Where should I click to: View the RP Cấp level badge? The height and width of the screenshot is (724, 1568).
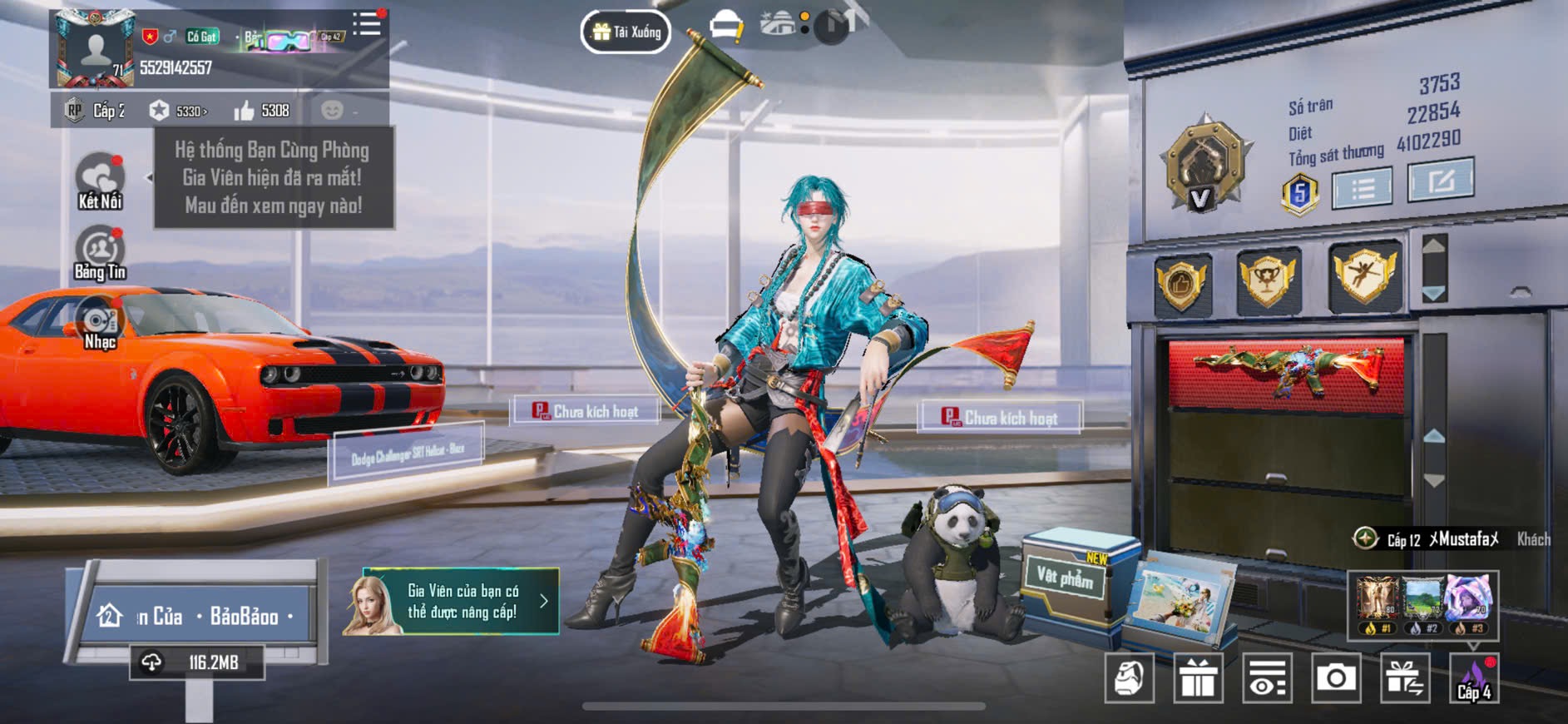(x=96, y=111)
